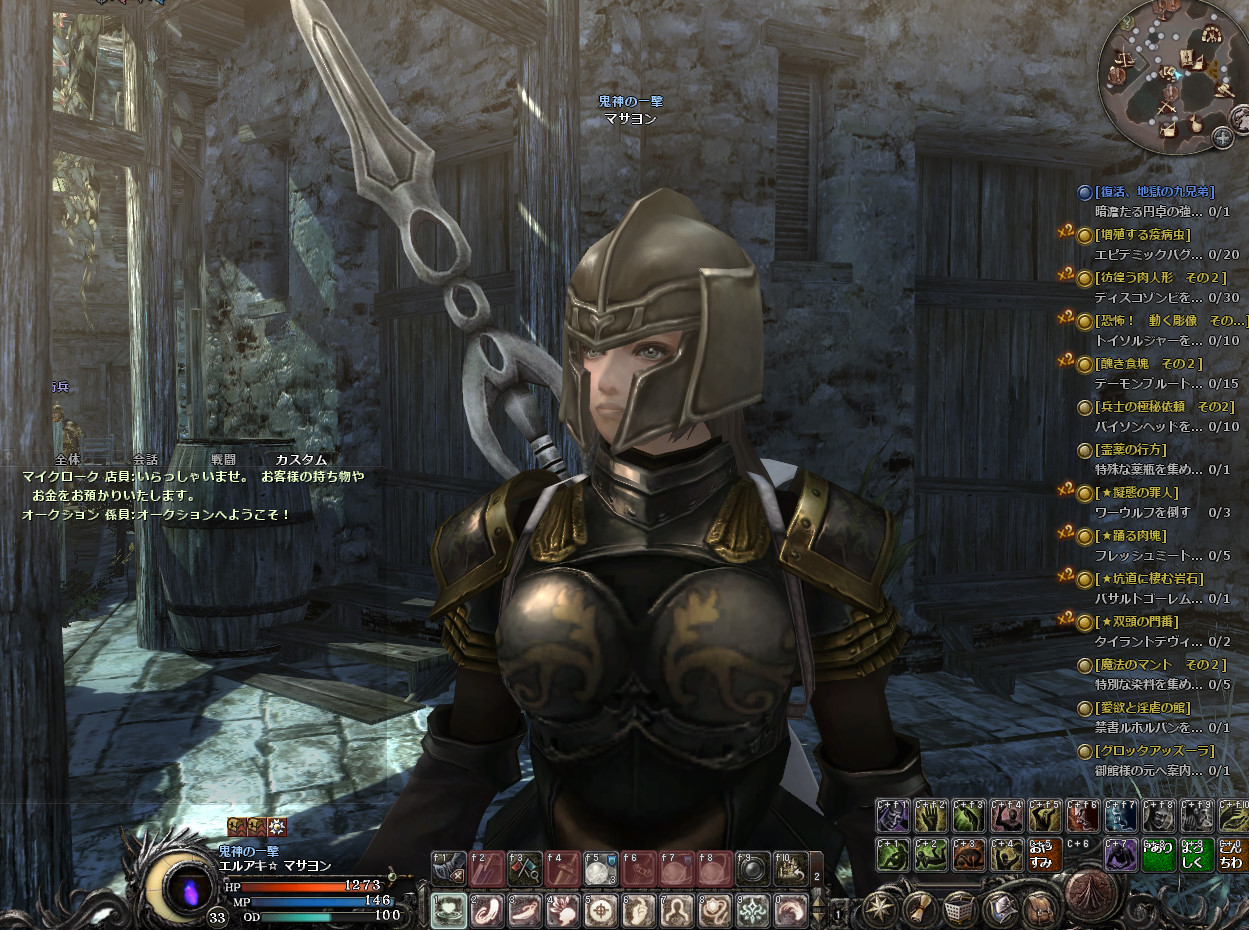Open the scroll menu button
1249x930 pixels.
click(x=919, y=907)
